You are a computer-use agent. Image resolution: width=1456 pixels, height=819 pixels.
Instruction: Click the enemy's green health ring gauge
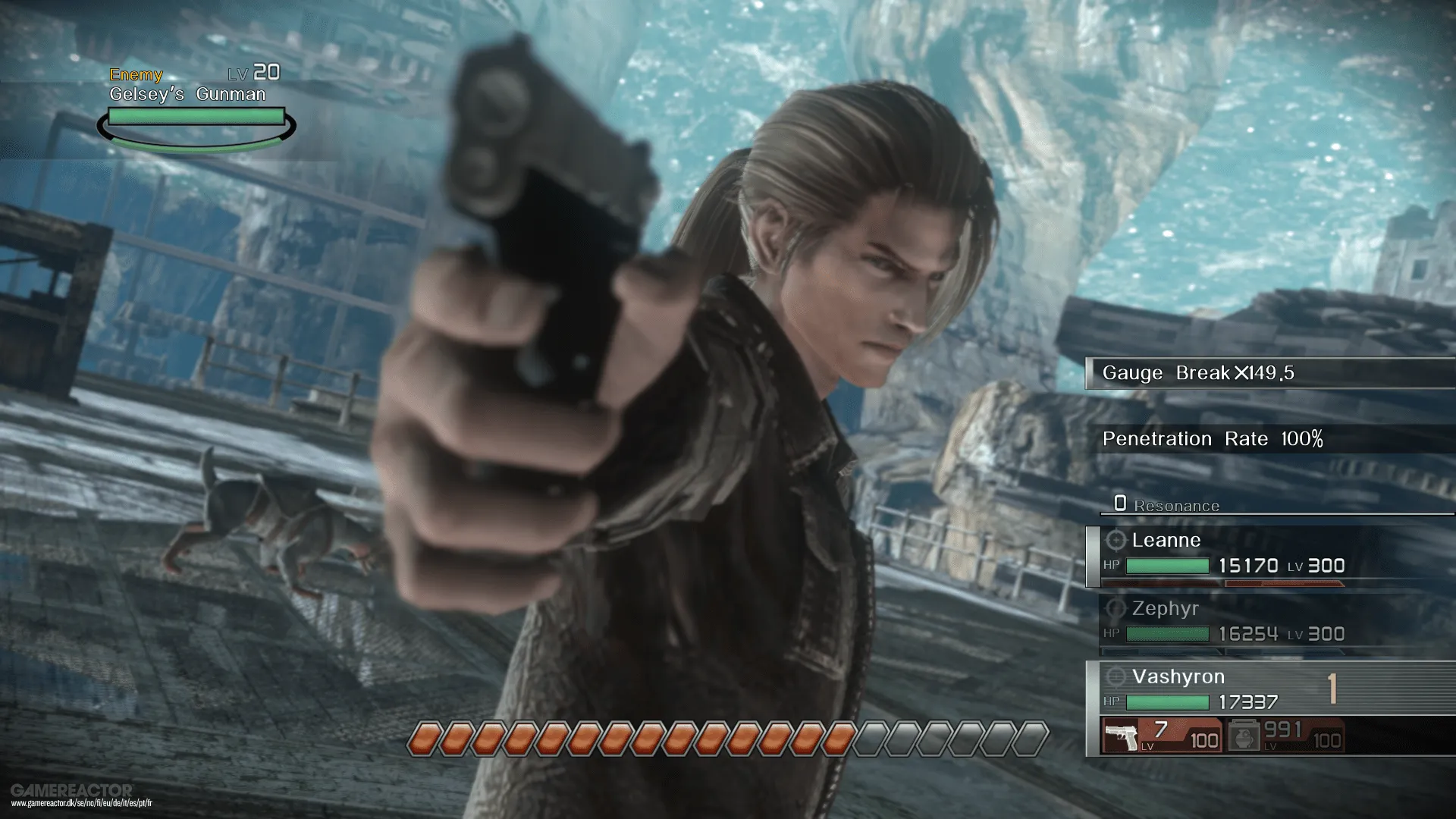coord(194,127)
